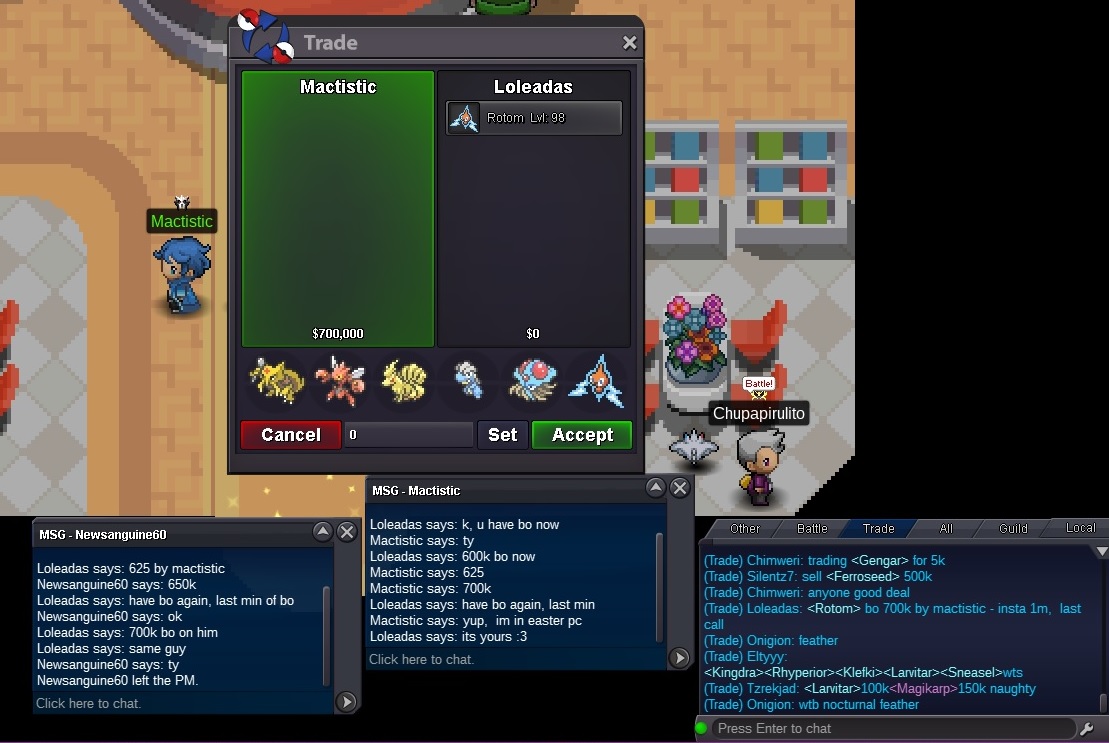Screen dimensions: 1109x743
Task: Cancel the trade
Action: pyautogui.click(x=291, y=435)
